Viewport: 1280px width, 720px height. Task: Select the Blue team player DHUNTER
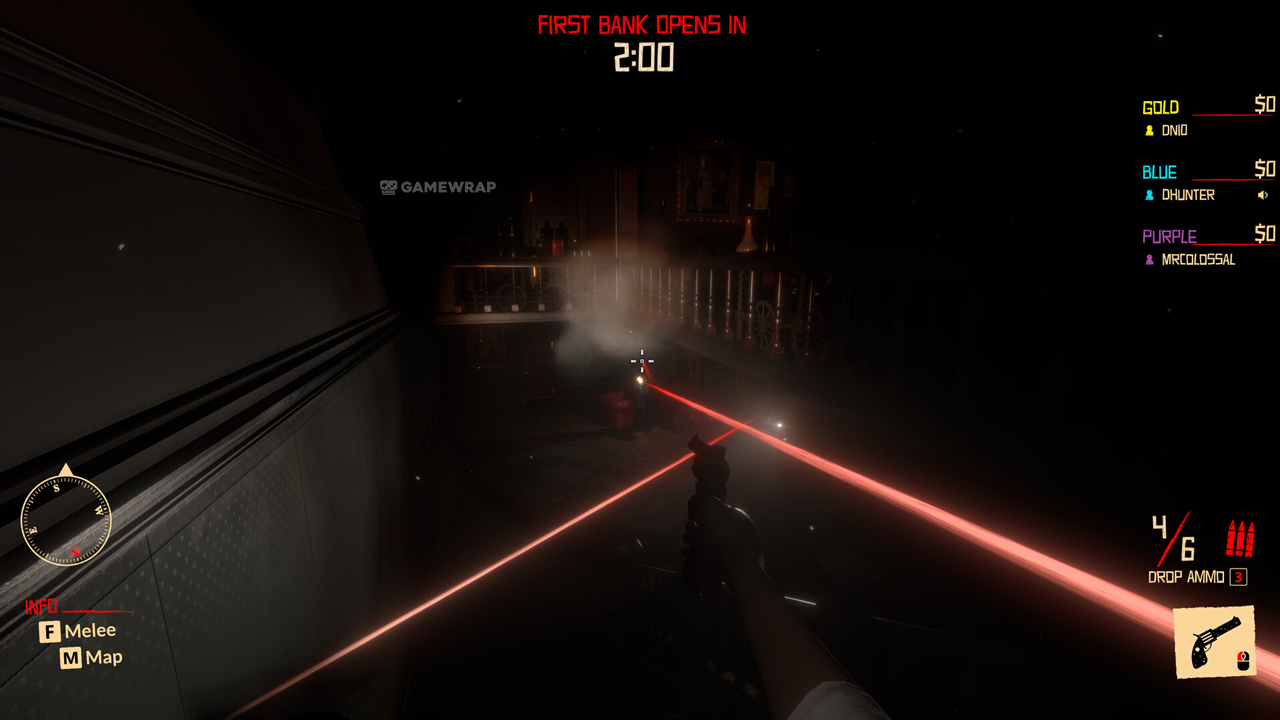click(1187, 195)
